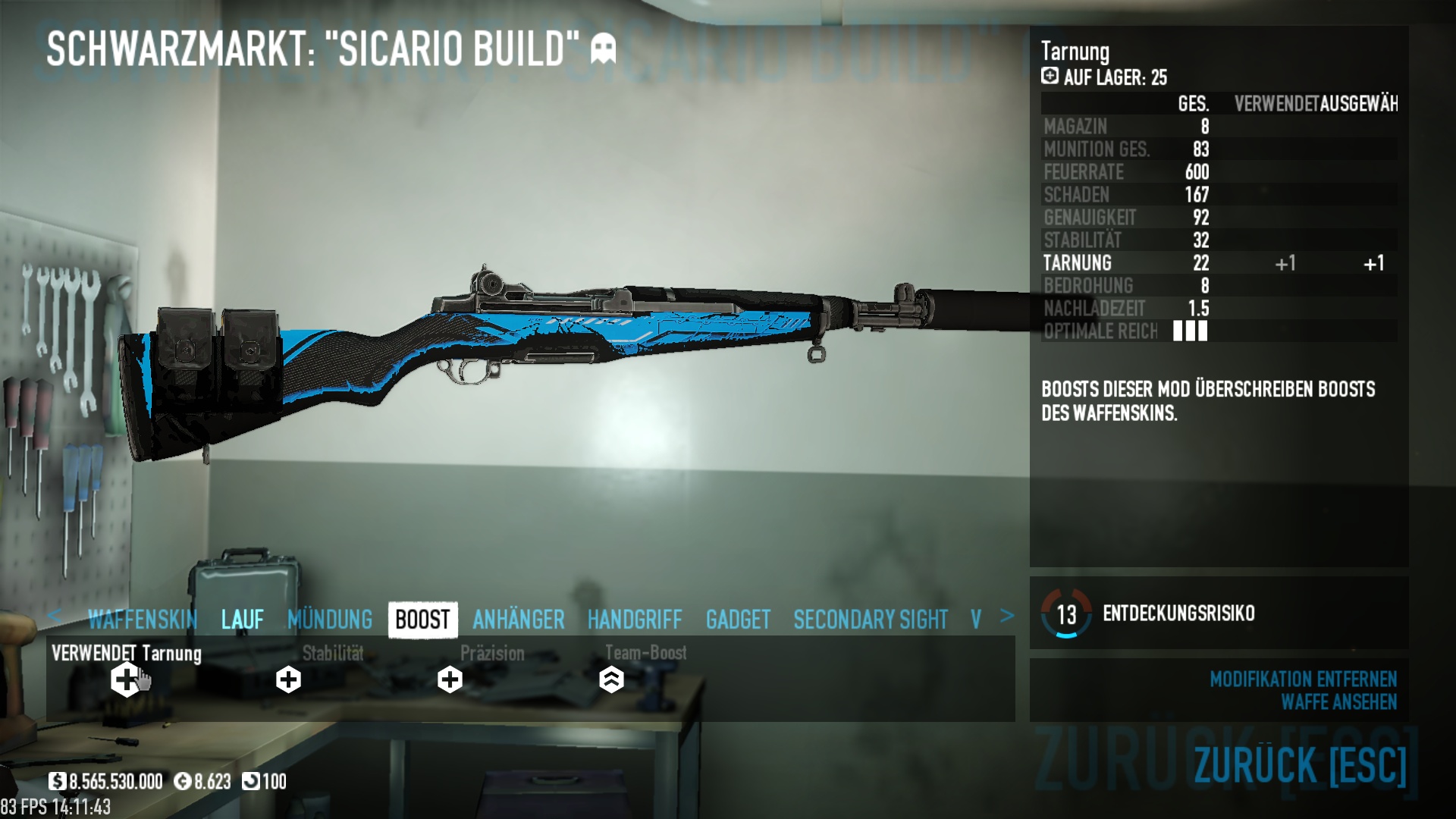Choose Waffe ansehen
1456x819 pixels.
[x=1338, y=702]
